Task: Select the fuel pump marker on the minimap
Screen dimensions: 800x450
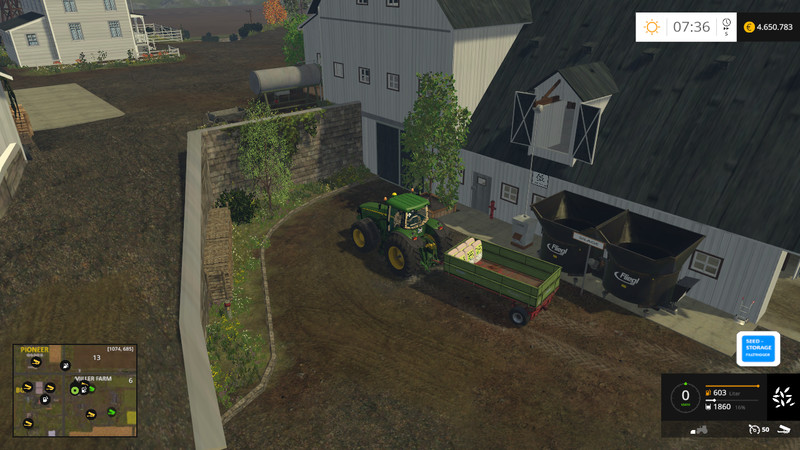Action: (x=45, y=400)
